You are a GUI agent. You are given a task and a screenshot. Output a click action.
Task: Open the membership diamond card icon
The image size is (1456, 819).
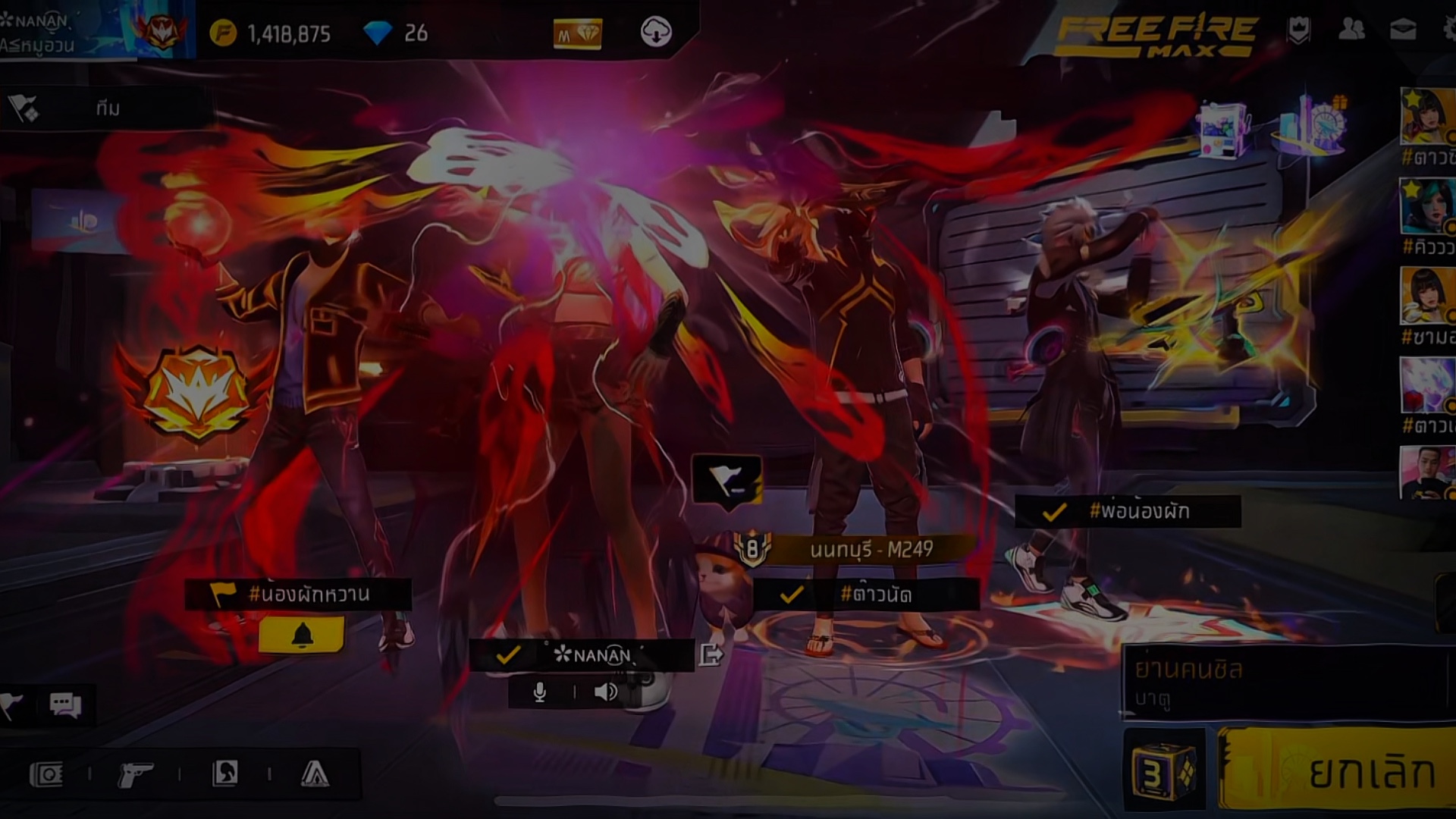coord(577,34)
